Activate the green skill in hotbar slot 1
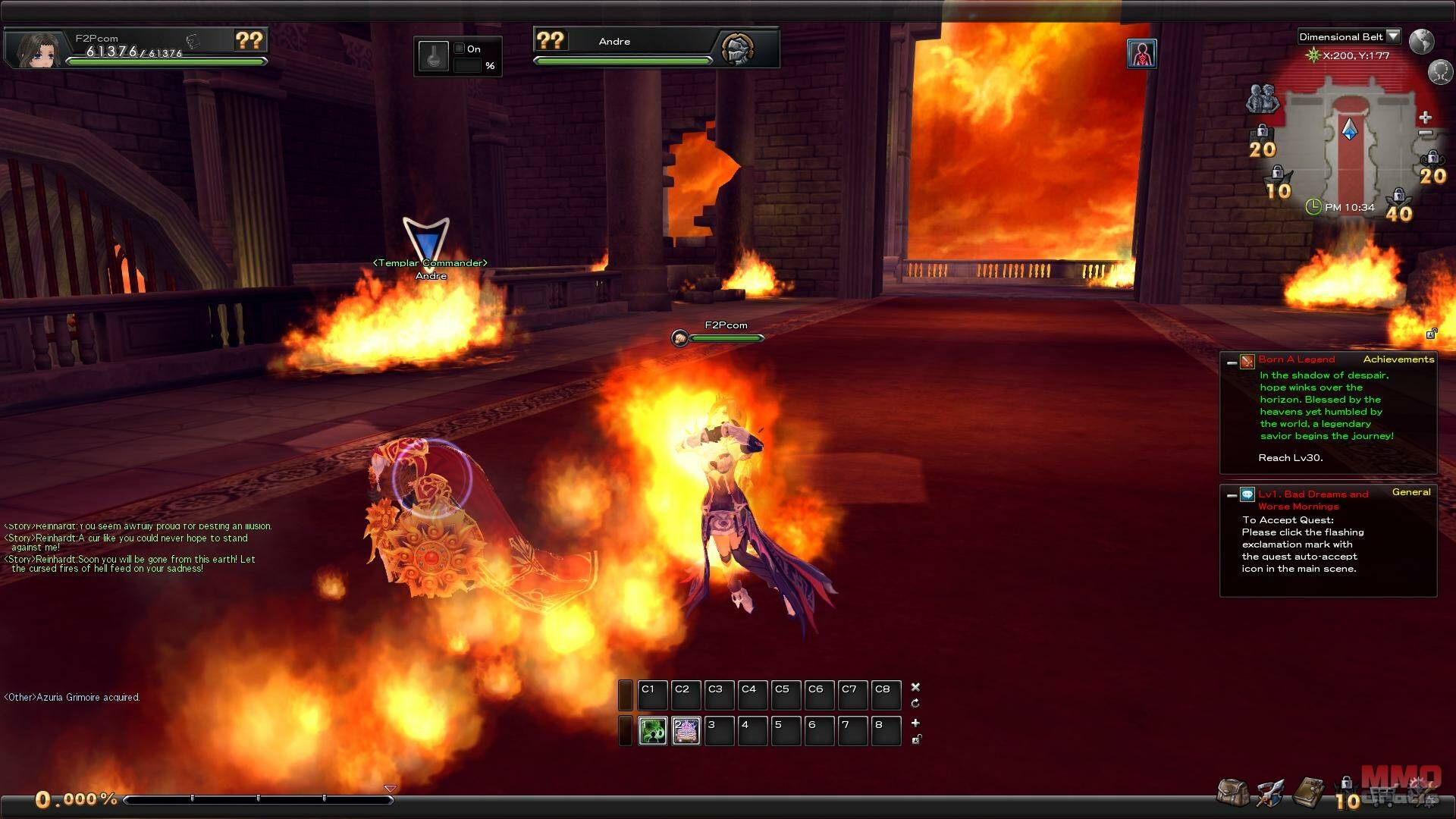This screenshot has width=1456, height=819. tap(652, 730)
